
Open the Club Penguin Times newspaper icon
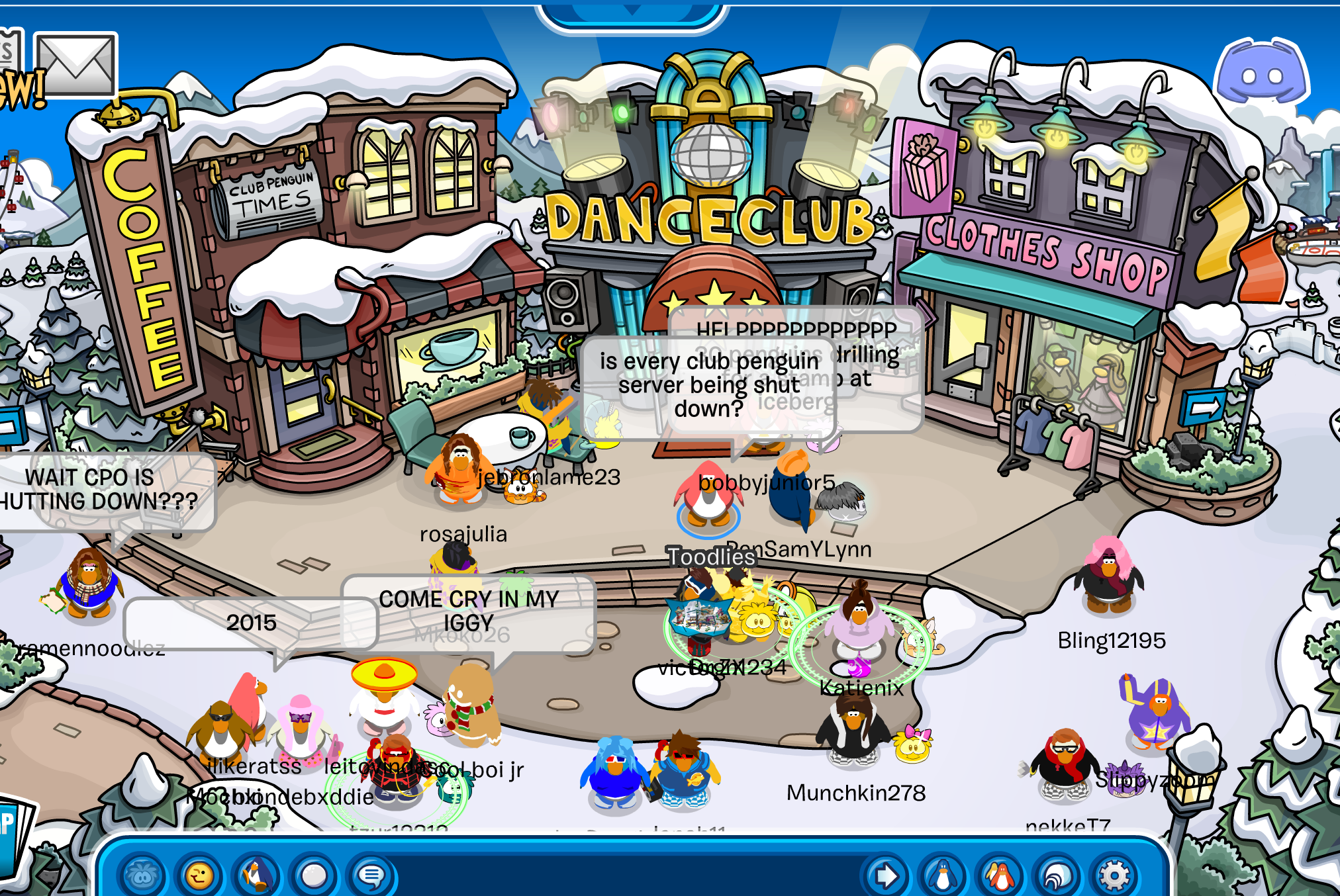pos(9,50)
